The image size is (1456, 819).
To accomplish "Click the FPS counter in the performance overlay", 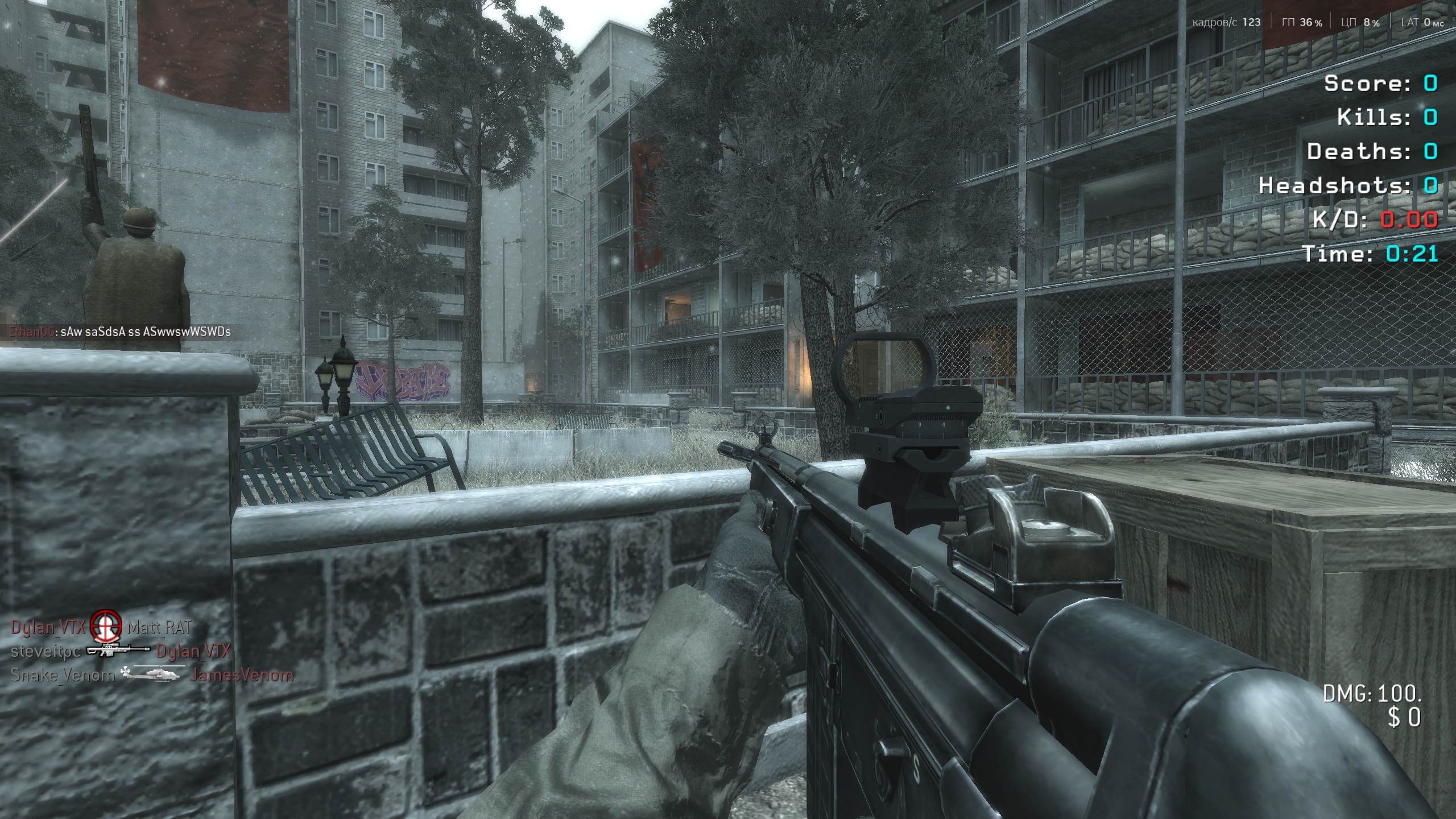I will pos(1226,22).
